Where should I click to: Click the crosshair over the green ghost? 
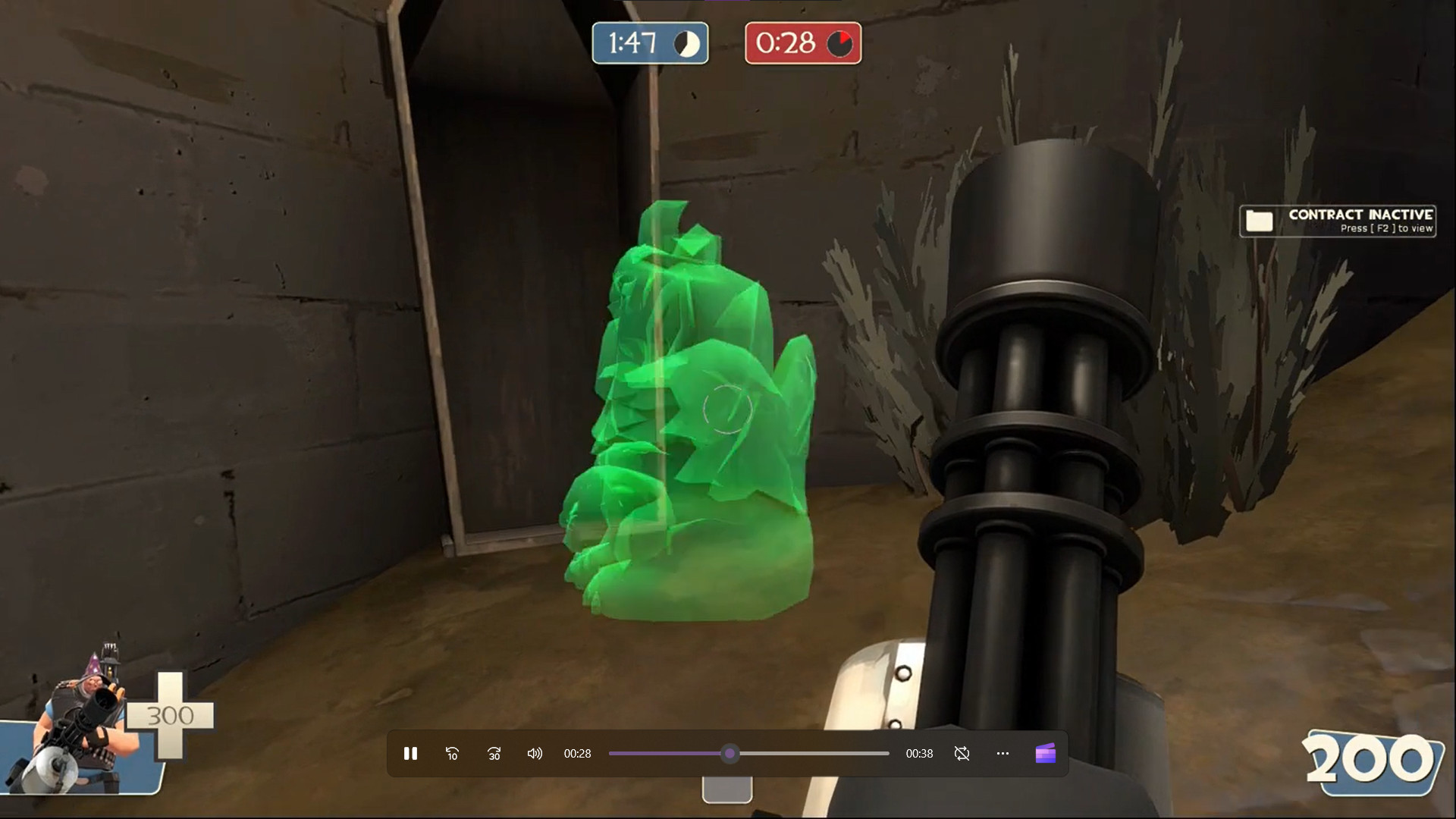[726, 409]
